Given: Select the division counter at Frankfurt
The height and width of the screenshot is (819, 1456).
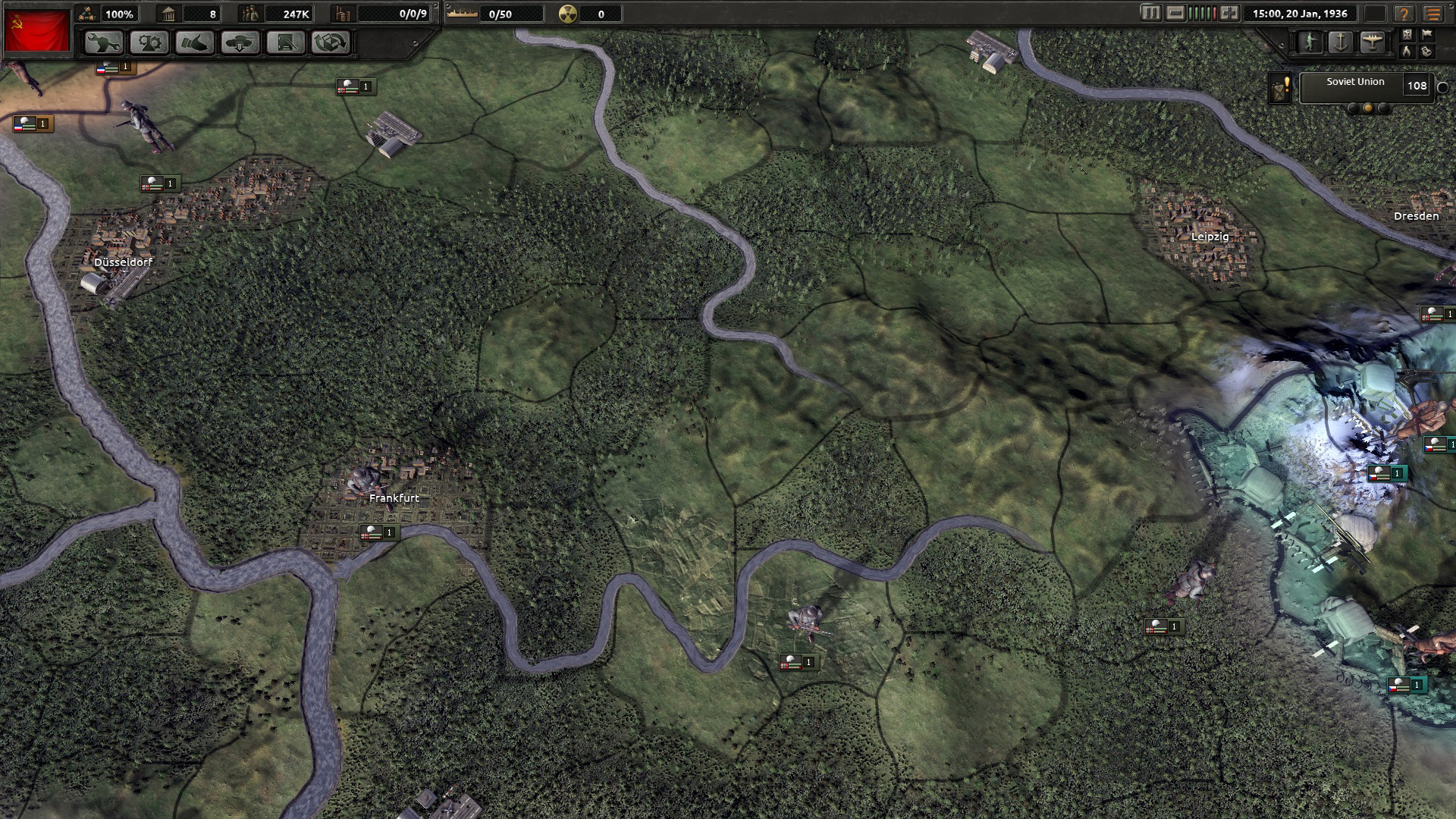Looking at the screenshot, I should point(378,533).
